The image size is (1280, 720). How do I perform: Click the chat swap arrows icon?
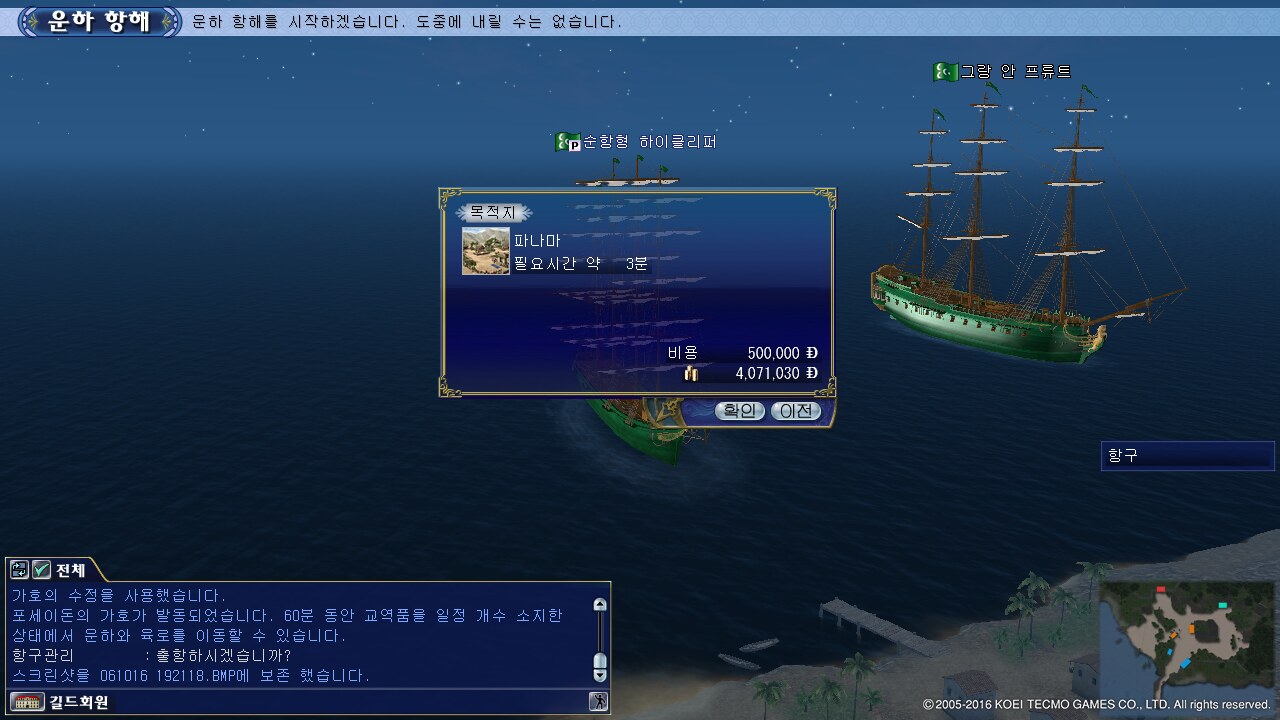coord(19,570)
